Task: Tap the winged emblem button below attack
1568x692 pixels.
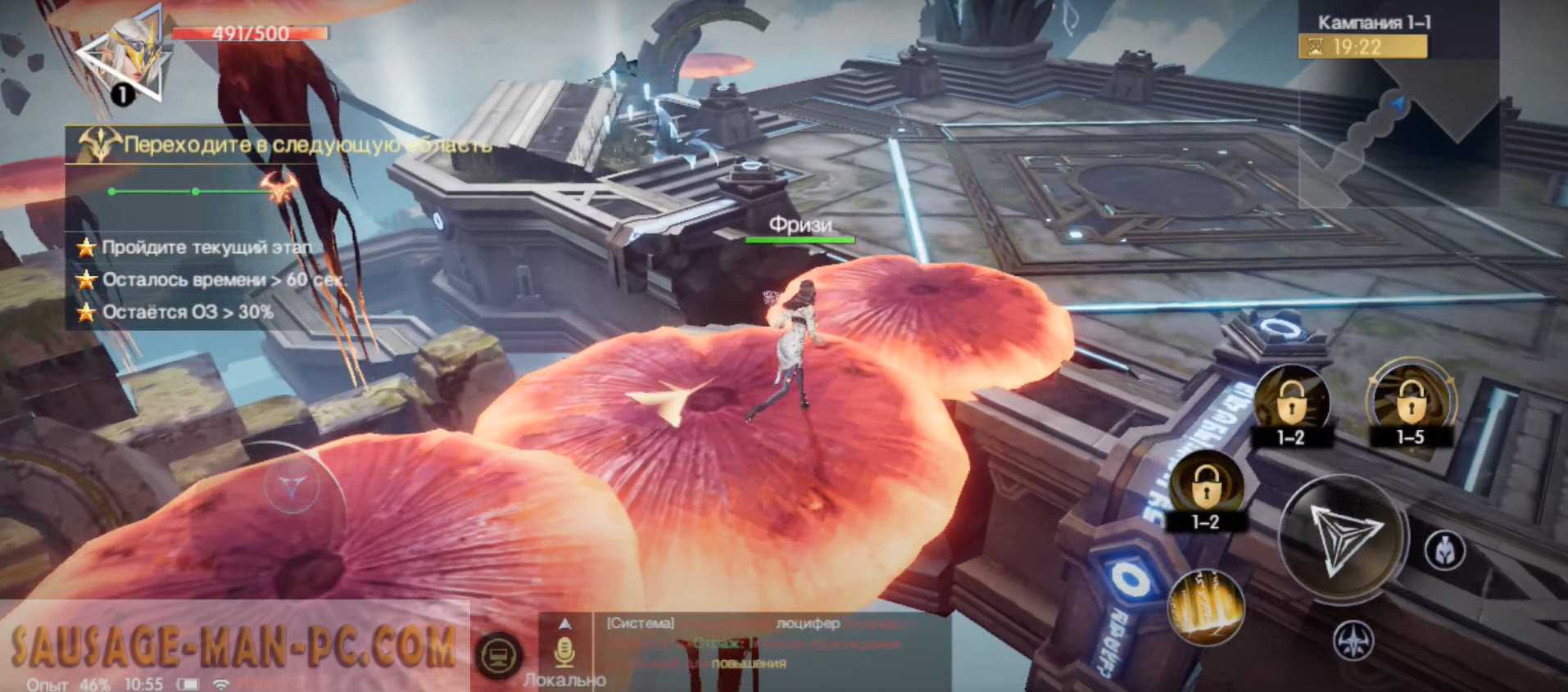Action: [x=1353, y=640]
